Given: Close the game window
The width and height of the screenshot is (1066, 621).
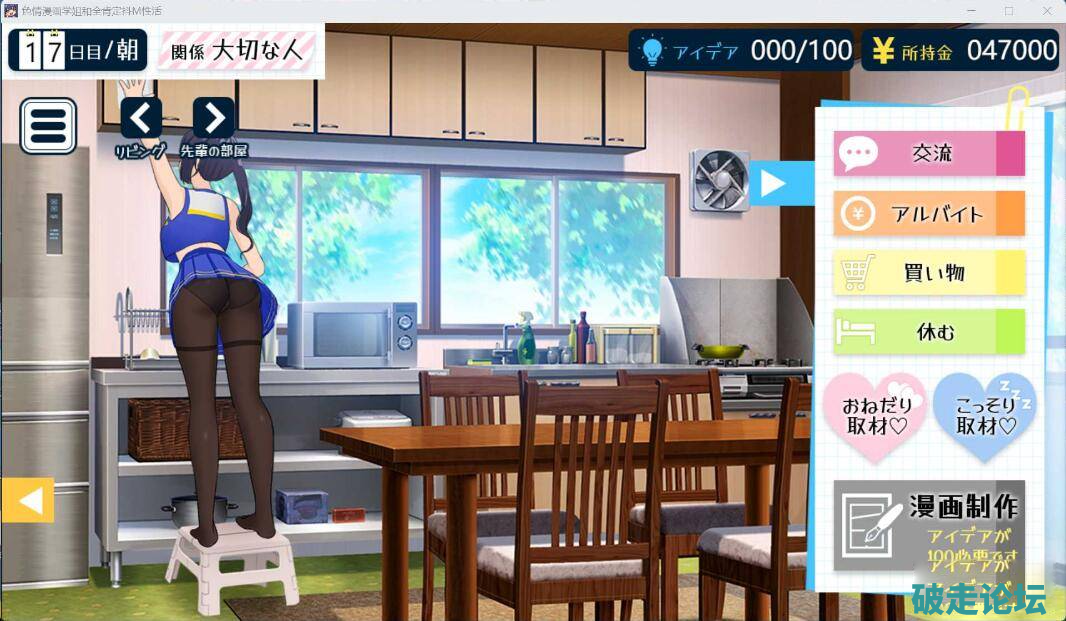Looking at the screenshot, I should 1046,10.
